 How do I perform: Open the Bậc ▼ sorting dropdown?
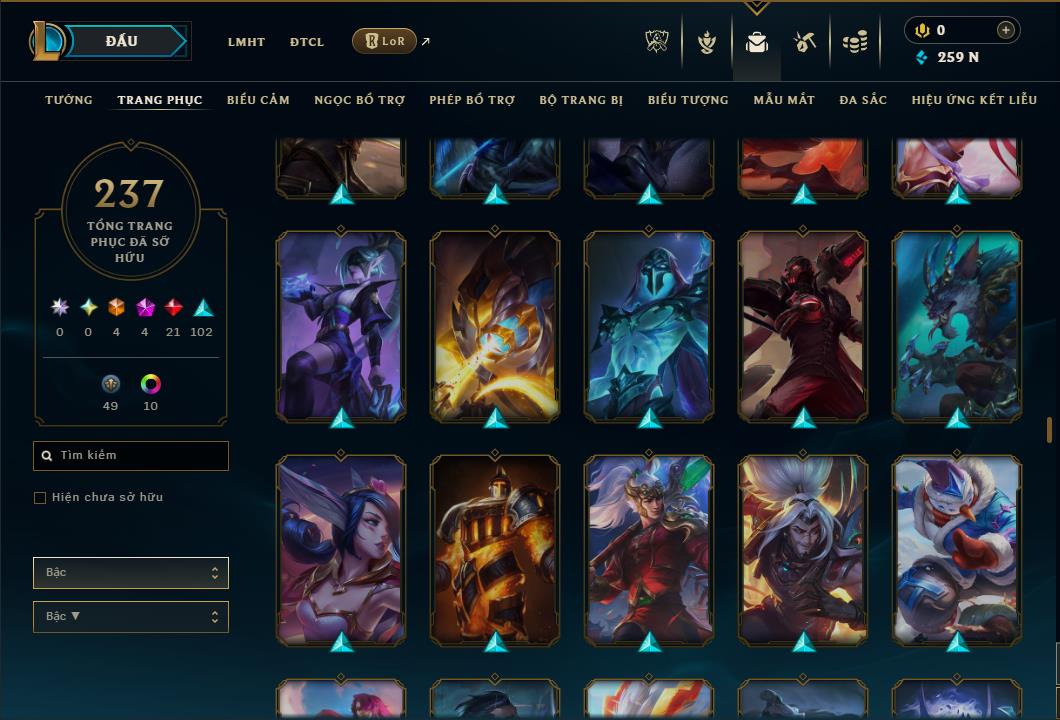tap(131, 617)
